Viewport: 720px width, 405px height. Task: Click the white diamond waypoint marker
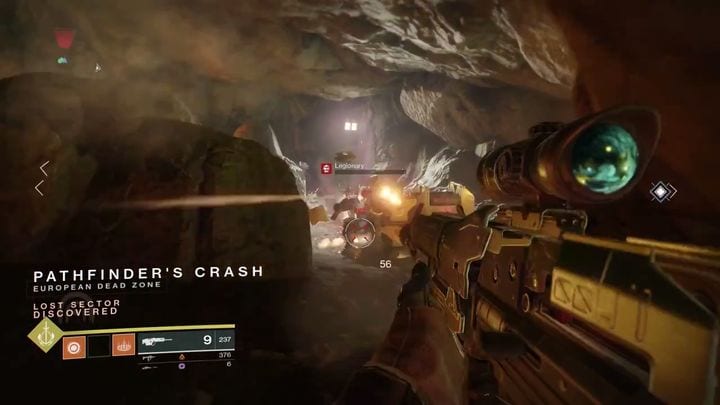tap(663, 191)
